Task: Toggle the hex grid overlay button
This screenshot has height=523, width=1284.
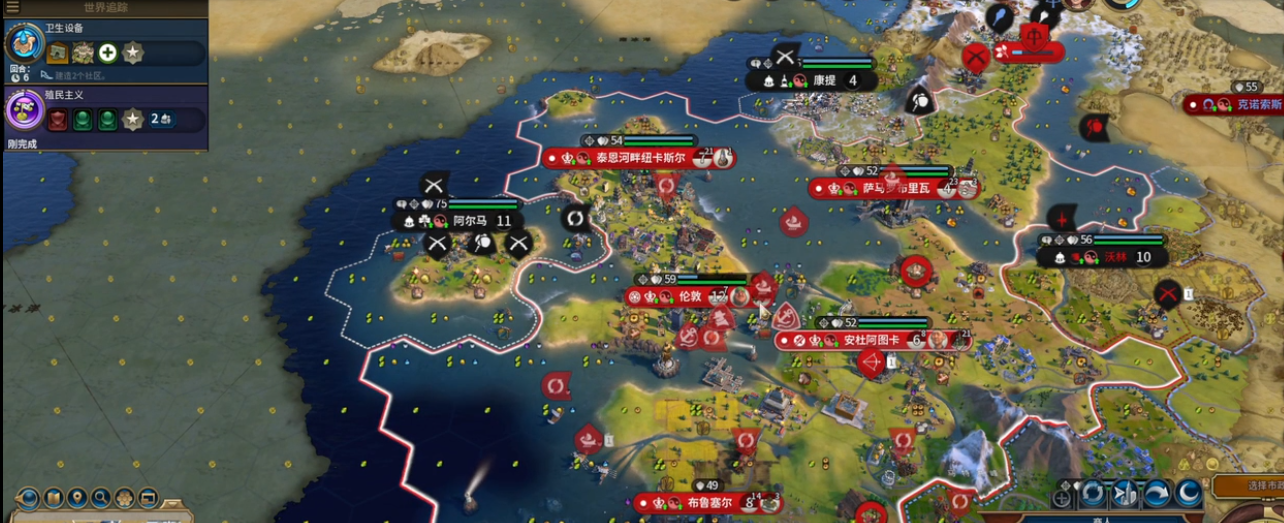Action: point(125,497)
